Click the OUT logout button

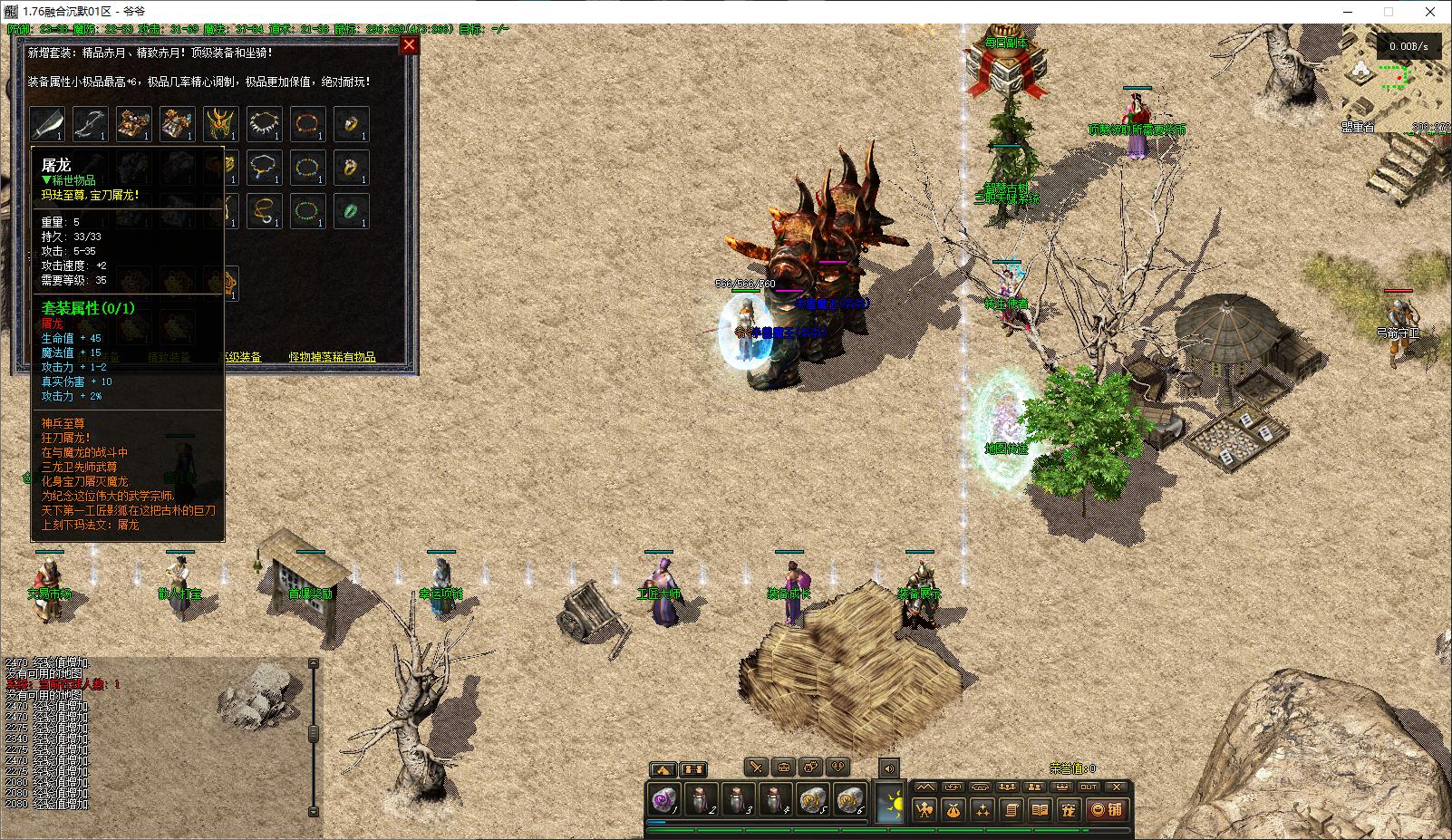click(x=1089, y=787)
